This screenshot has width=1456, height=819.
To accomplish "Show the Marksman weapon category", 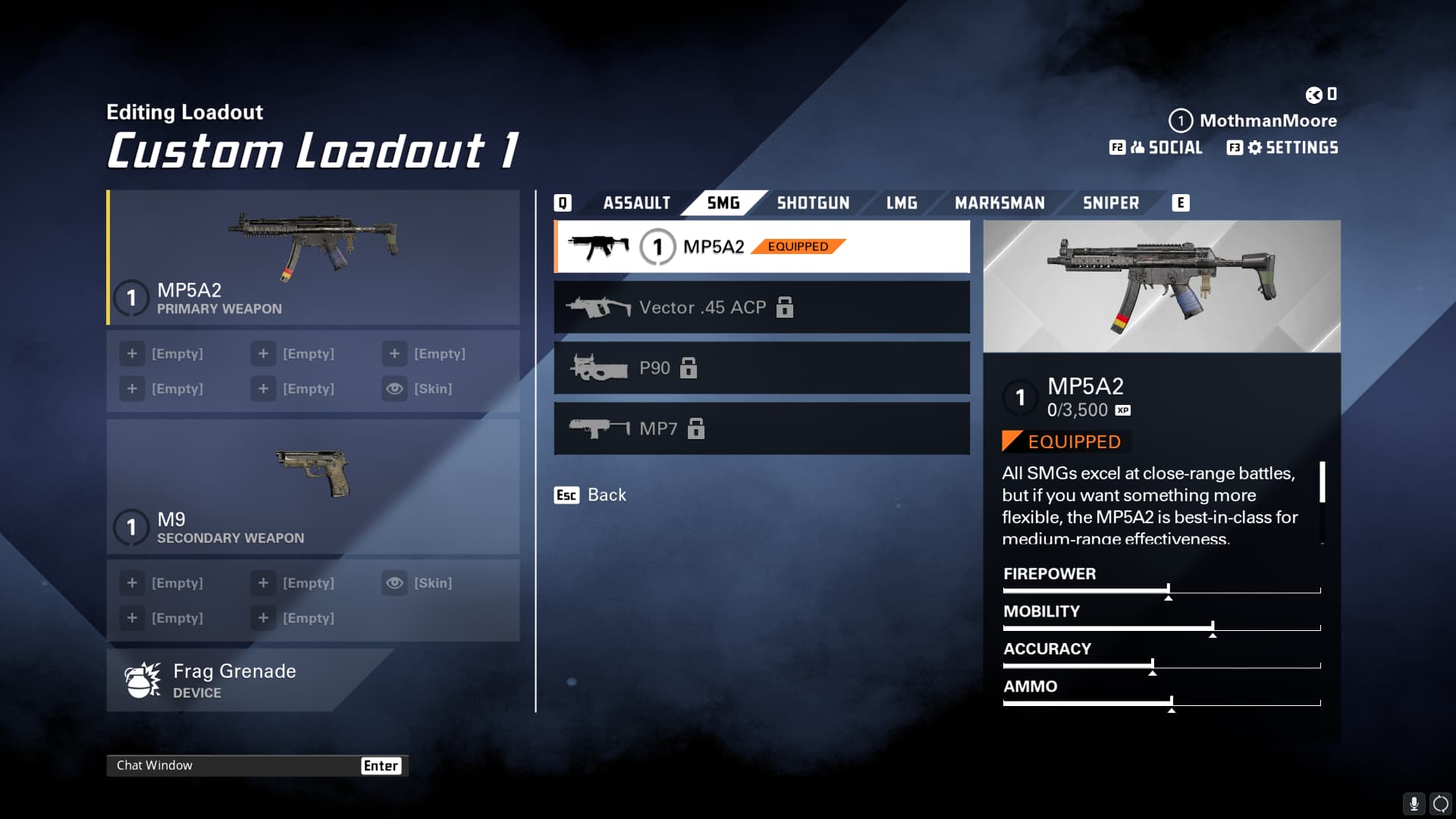I will (999, 203).
